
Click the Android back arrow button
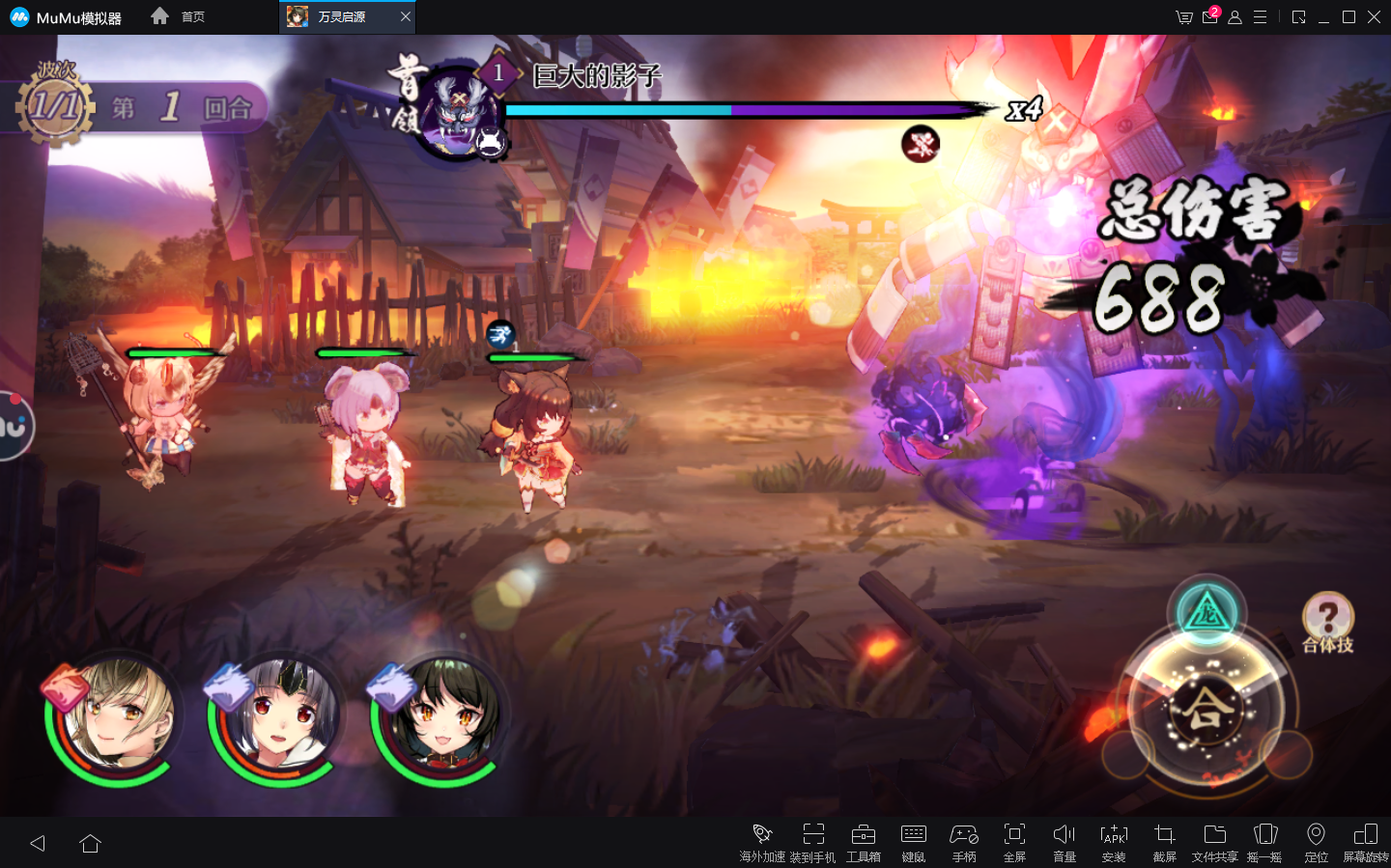[x=38, y=843]
